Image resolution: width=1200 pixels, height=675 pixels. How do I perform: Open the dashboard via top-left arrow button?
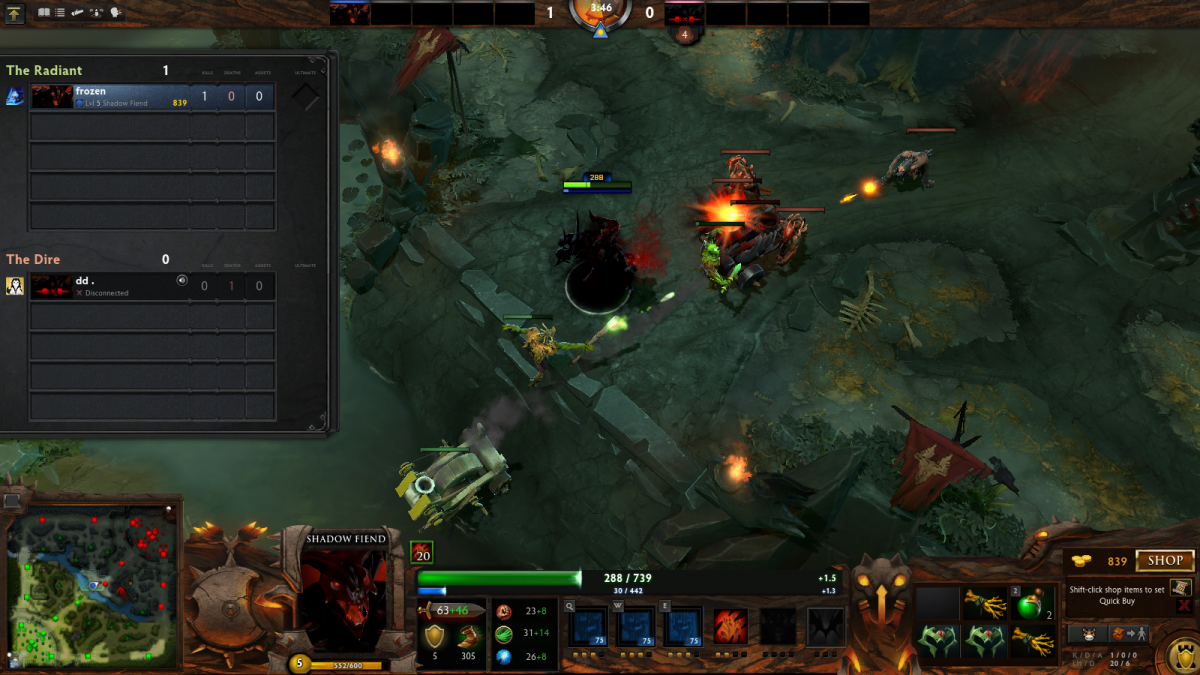click(14, 13)
